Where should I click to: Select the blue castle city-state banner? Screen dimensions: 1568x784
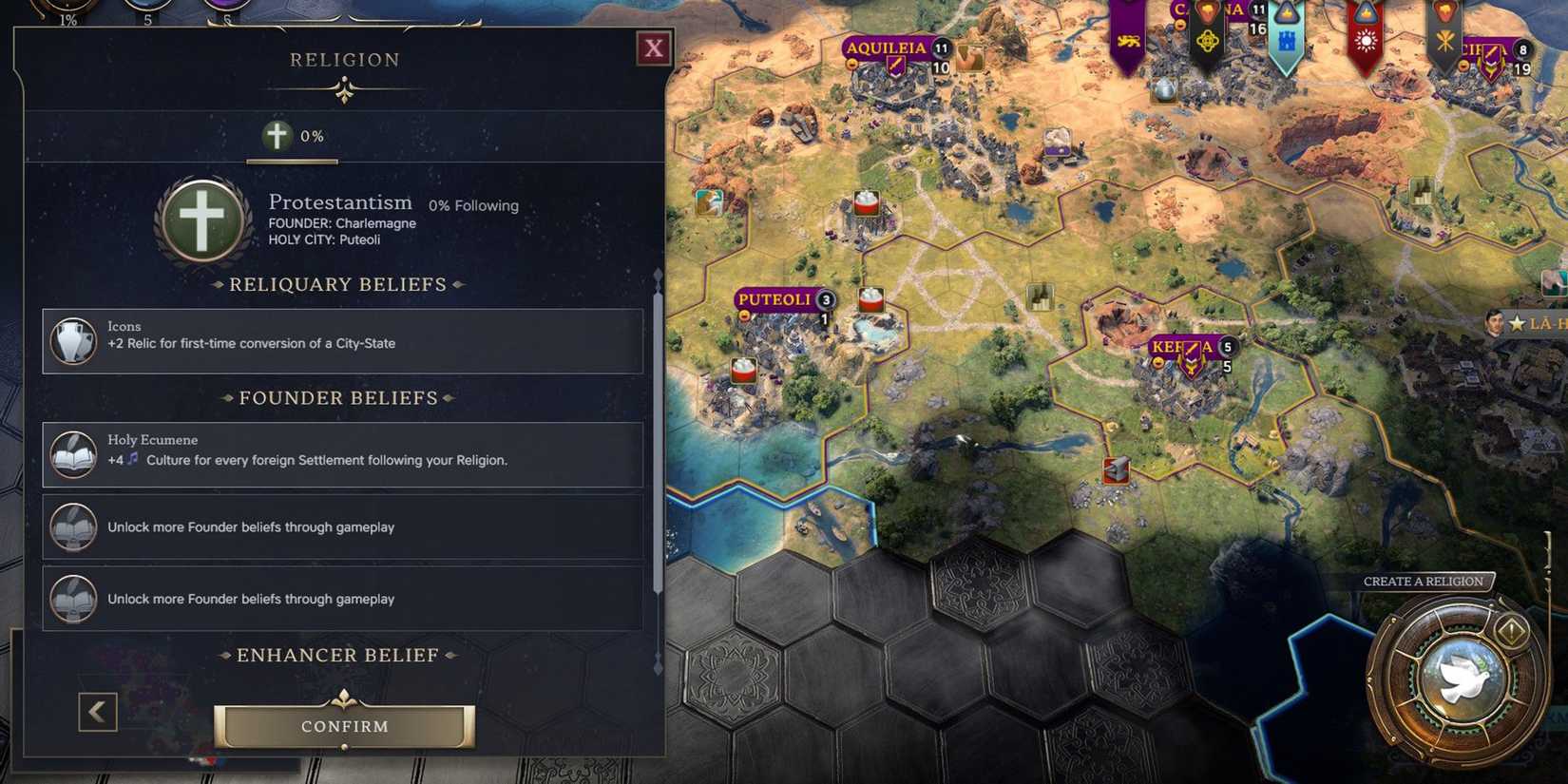[1285, 41]
